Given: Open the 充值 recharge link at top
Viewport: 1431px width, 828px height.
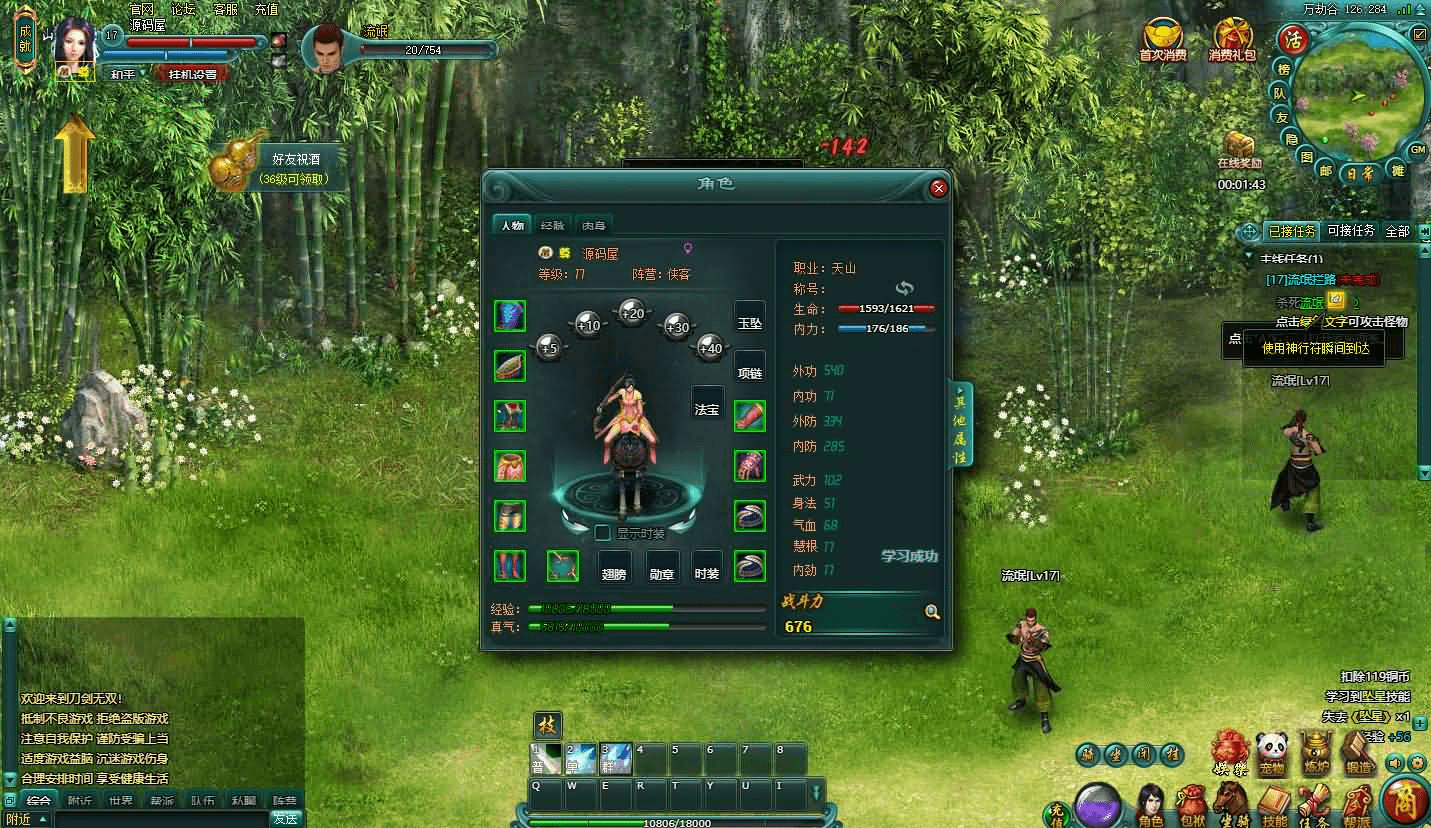Looking at the screenshot, I should pyautogui.click(x=266, y=9).
